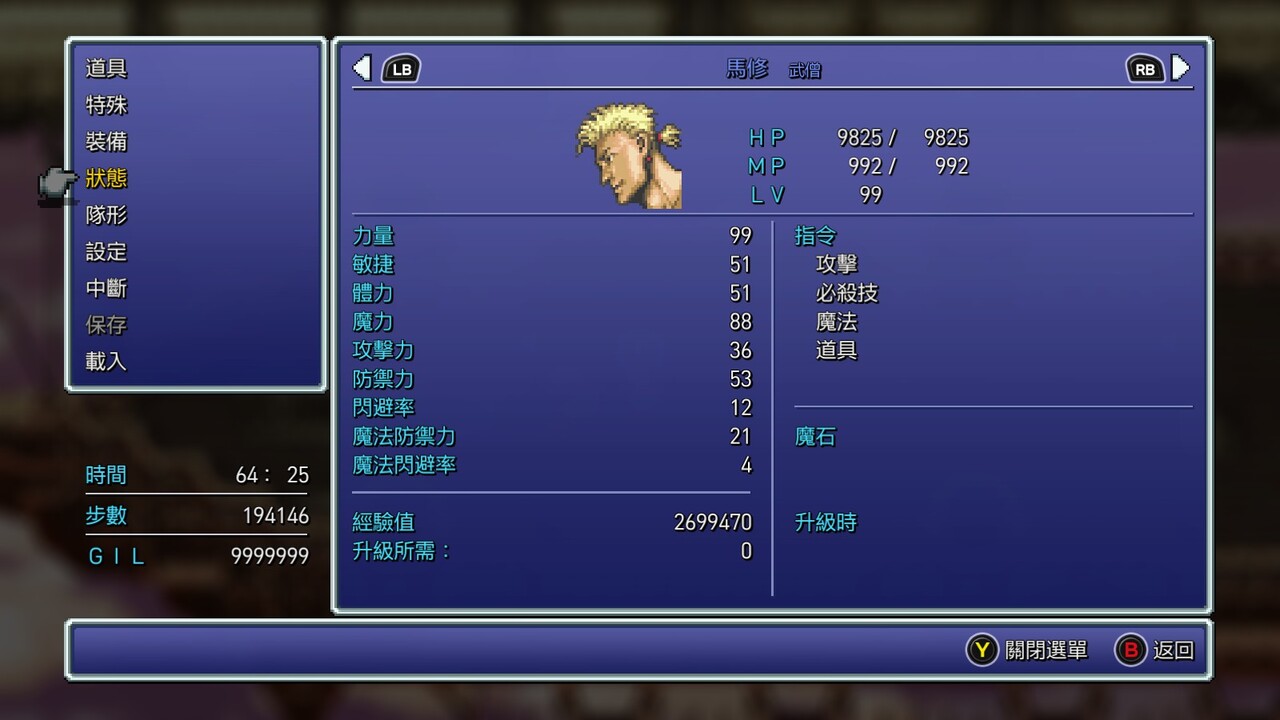Select the 魔法 command entry

pyautogui.click(x=837, y=322)
